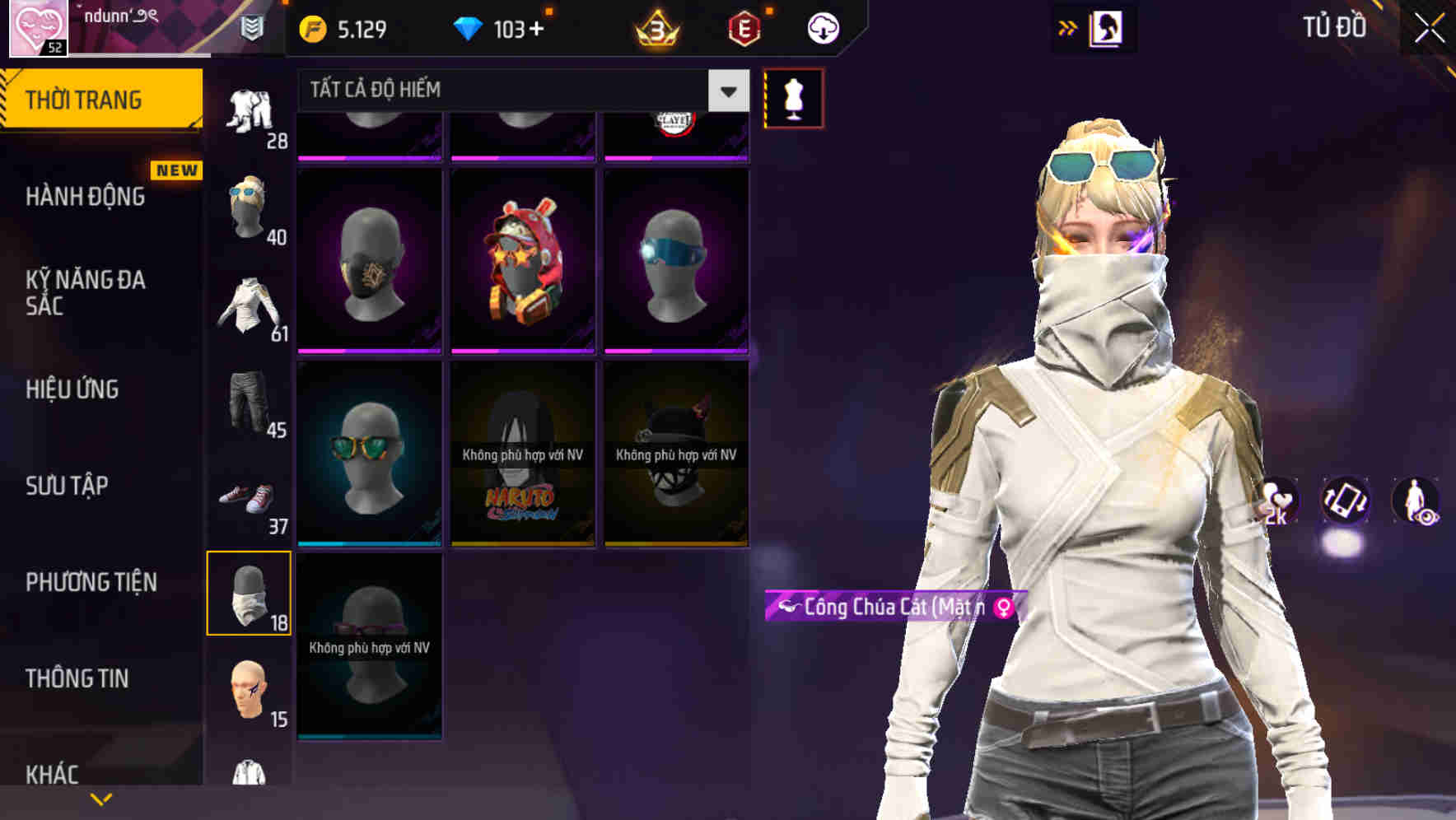Open the ndunn player profile avatar
The height and width of the screenshot is (820, 1456).
[38, 29]
